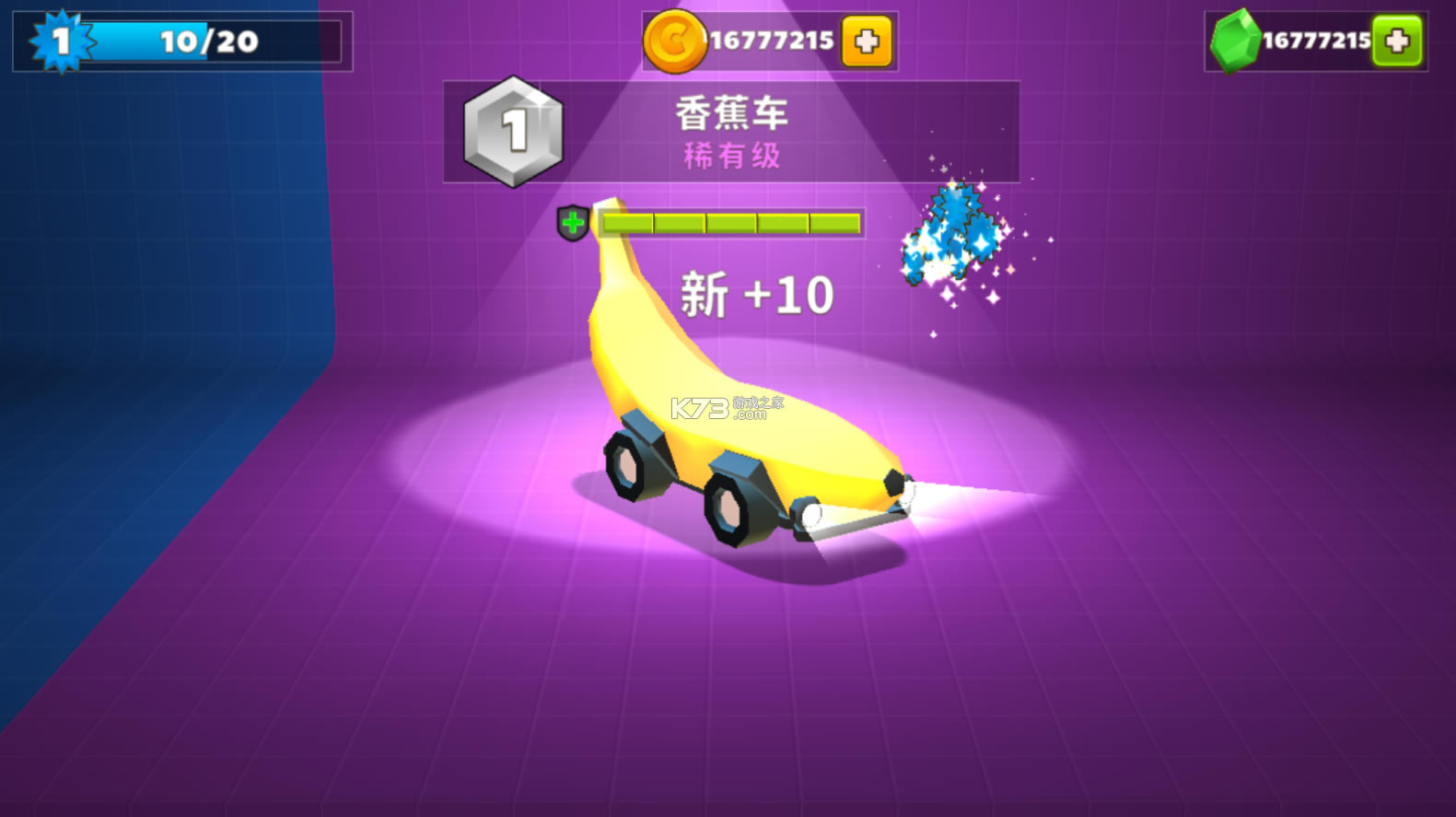This screenshot has width=1456, height=817.
Task: Select the silver hexagonal rank 1 badge
Action: [513, 129]
